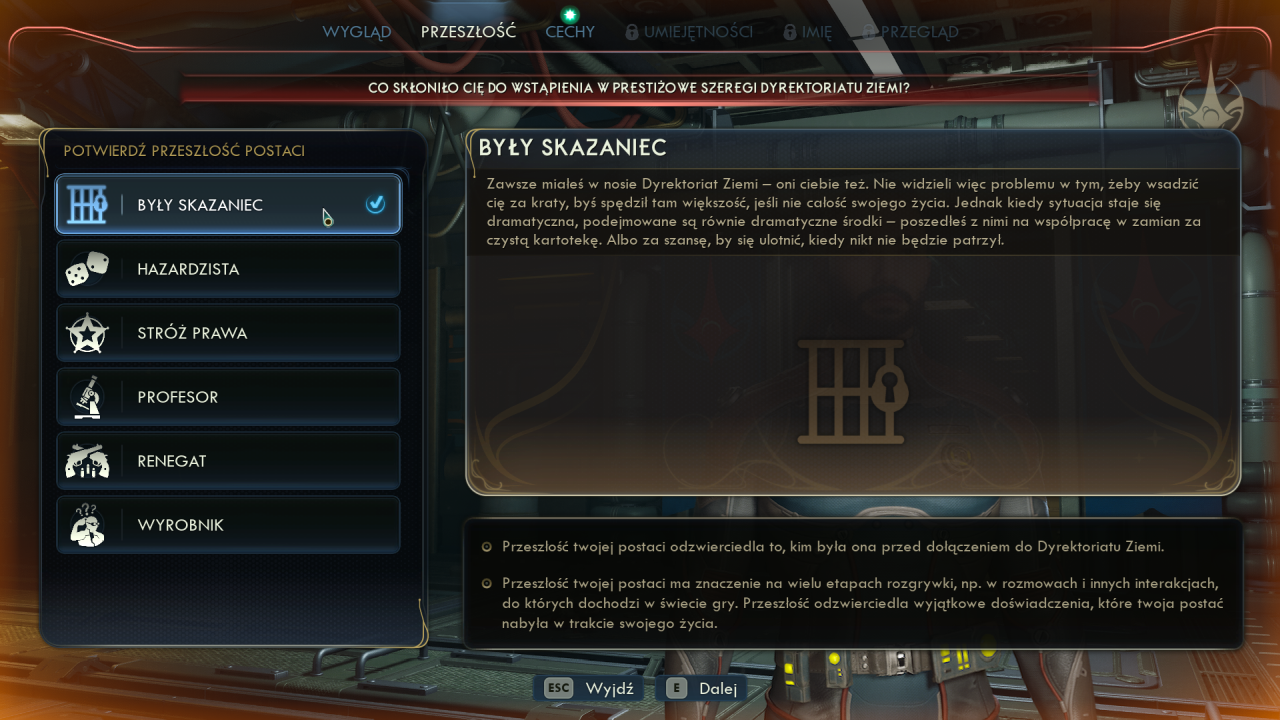Exit with the Wyjdź button
The width and height of the screenshot is (1280, 720).
click(594, 688)
